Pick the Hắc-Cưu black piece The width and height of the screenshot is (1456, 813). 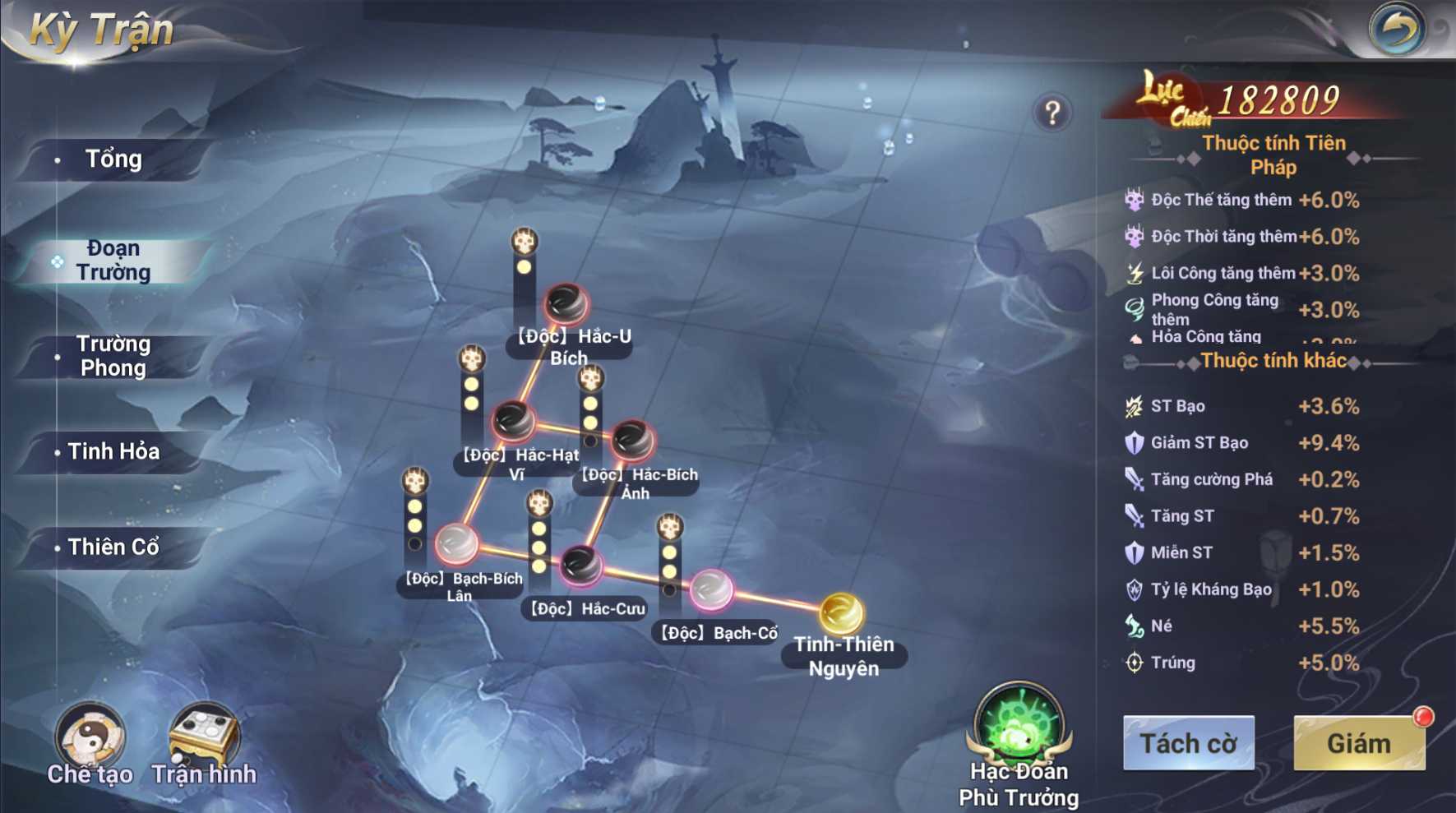click(x=581, y=566)
